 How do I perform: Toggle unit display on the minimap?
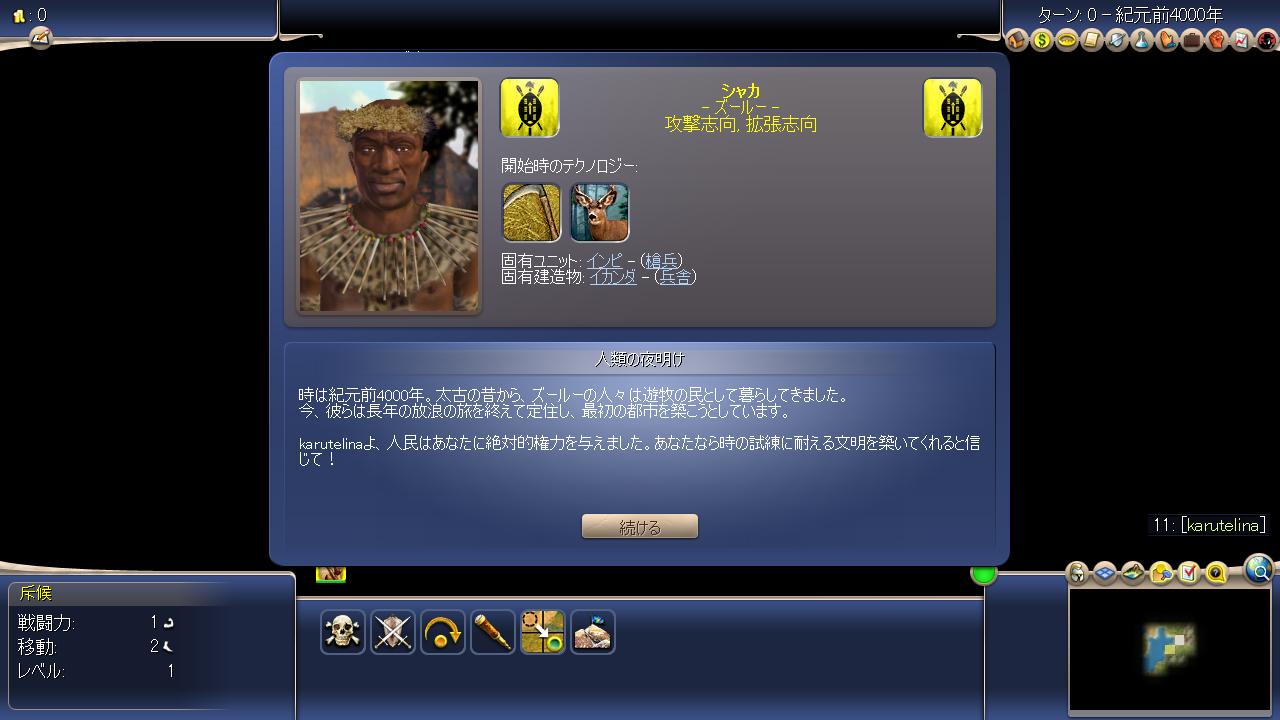click(x=1075, y=573)
